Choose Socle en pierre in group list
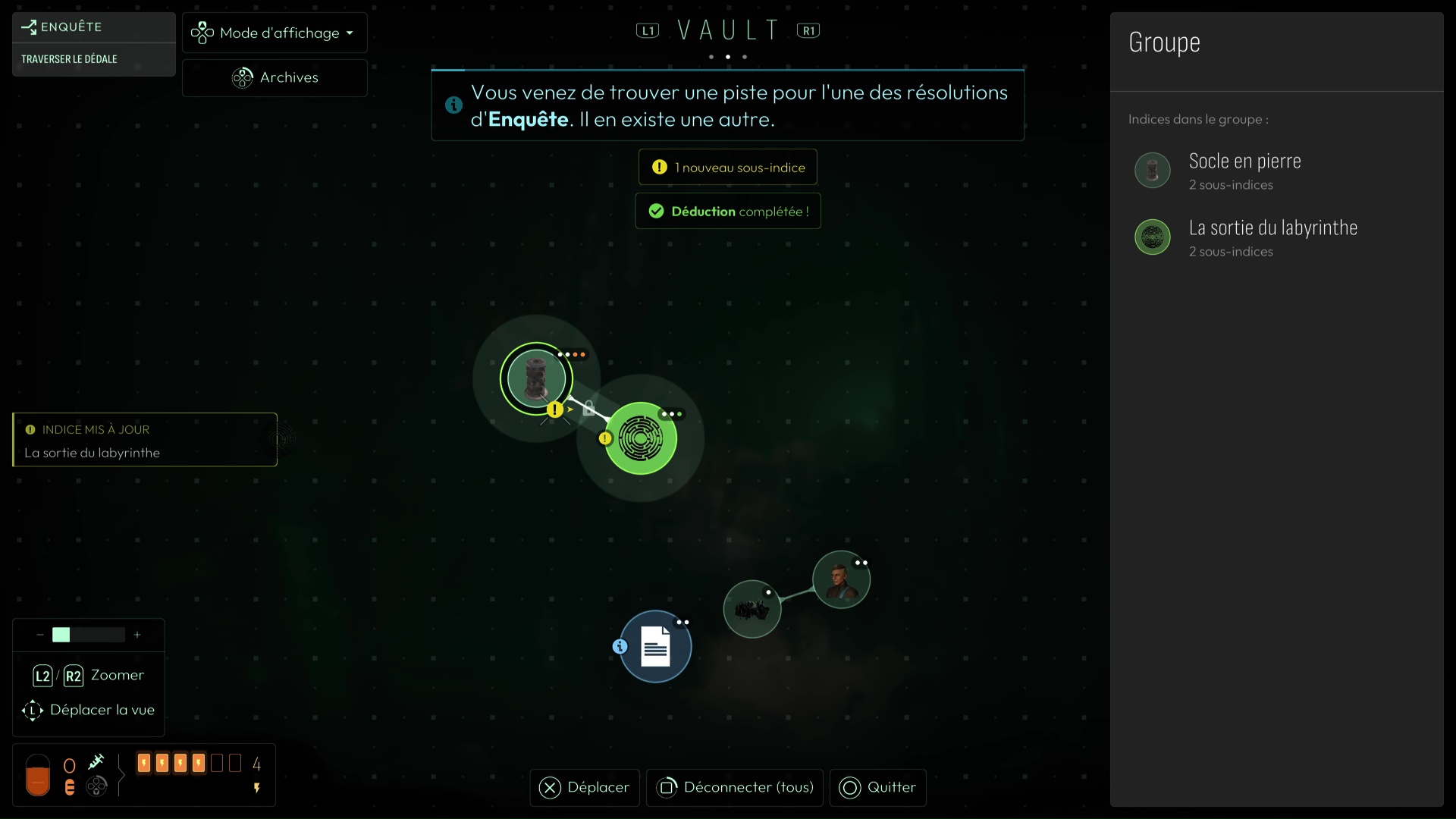This screenshot has height=819, width=1456. tap(1244, 171)
